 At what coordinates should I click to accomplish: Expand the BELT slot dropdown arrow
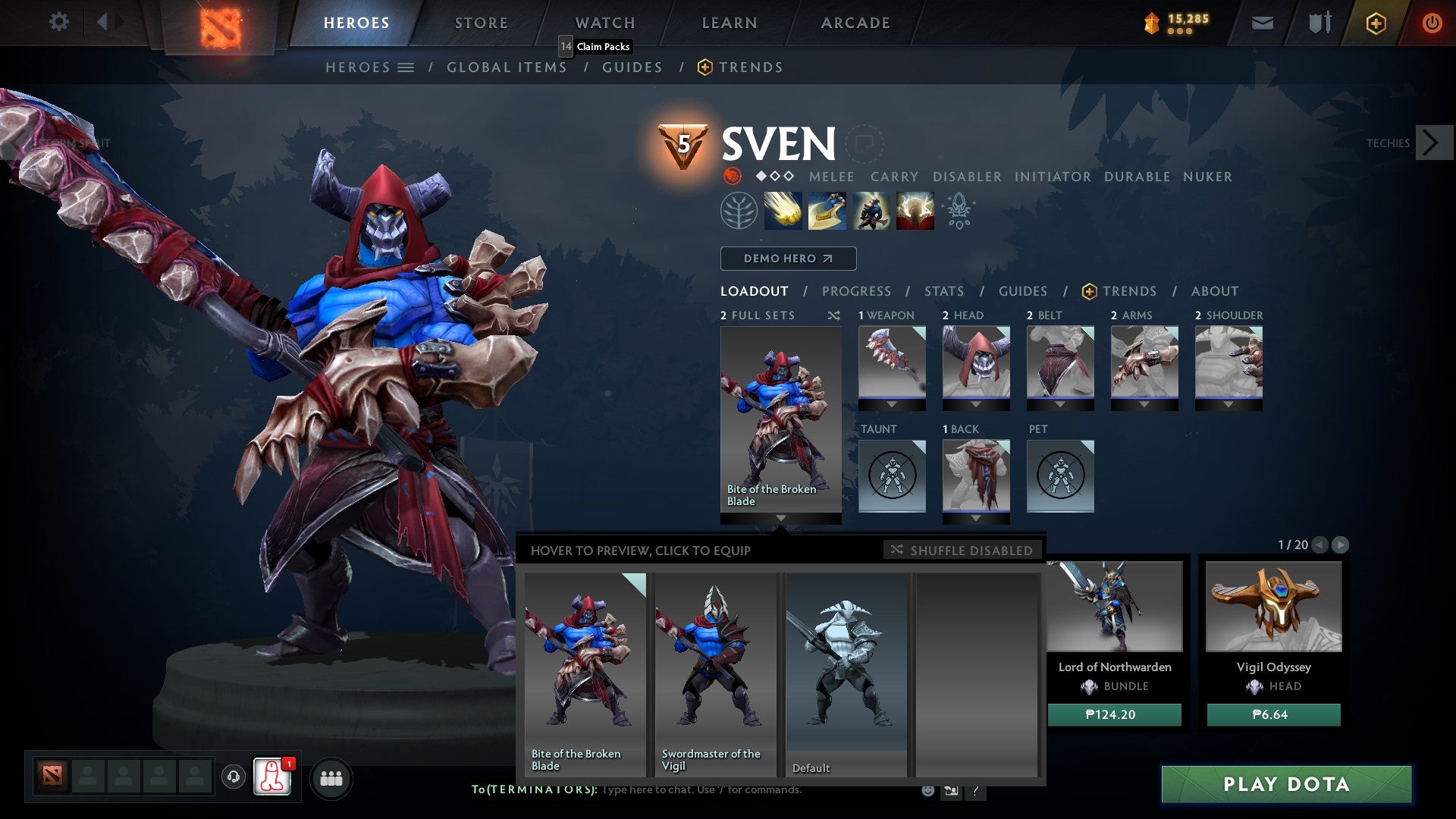1060,404
